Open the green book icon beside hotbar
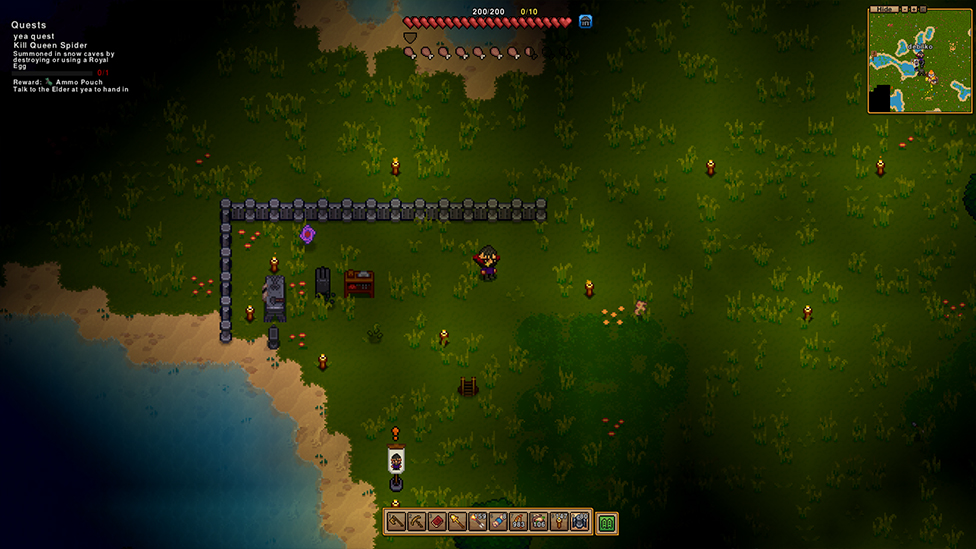This screenshot has width=976, height=549. 606,522
